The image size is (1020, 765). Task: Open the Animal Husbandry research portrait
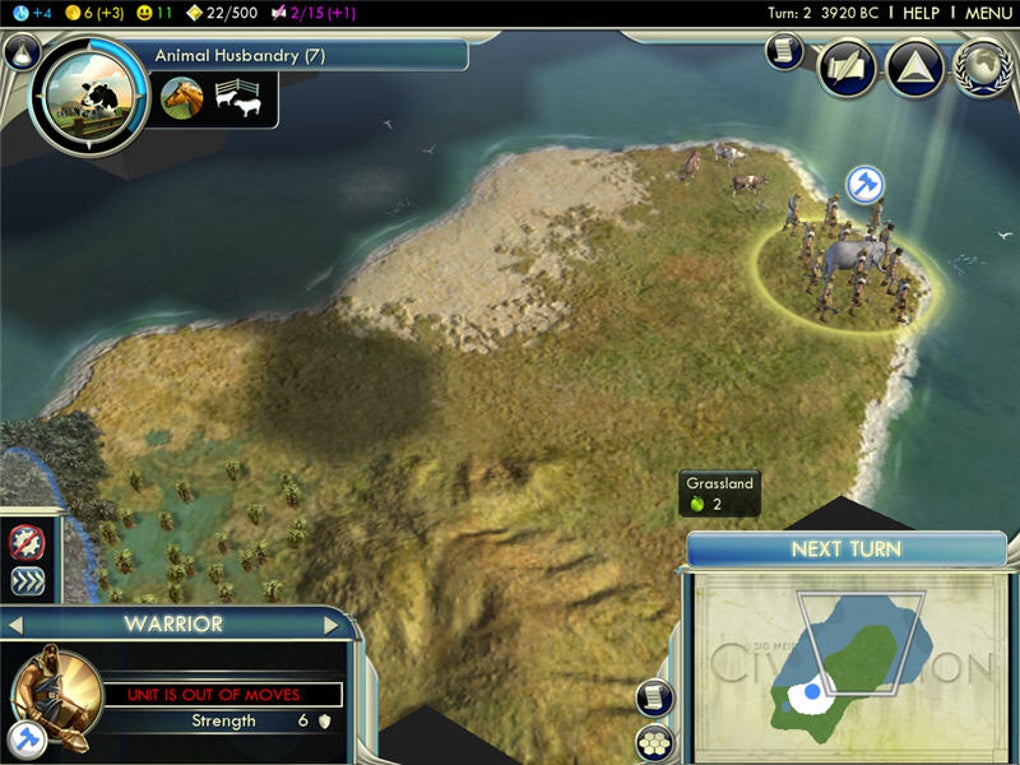[90, 96]
